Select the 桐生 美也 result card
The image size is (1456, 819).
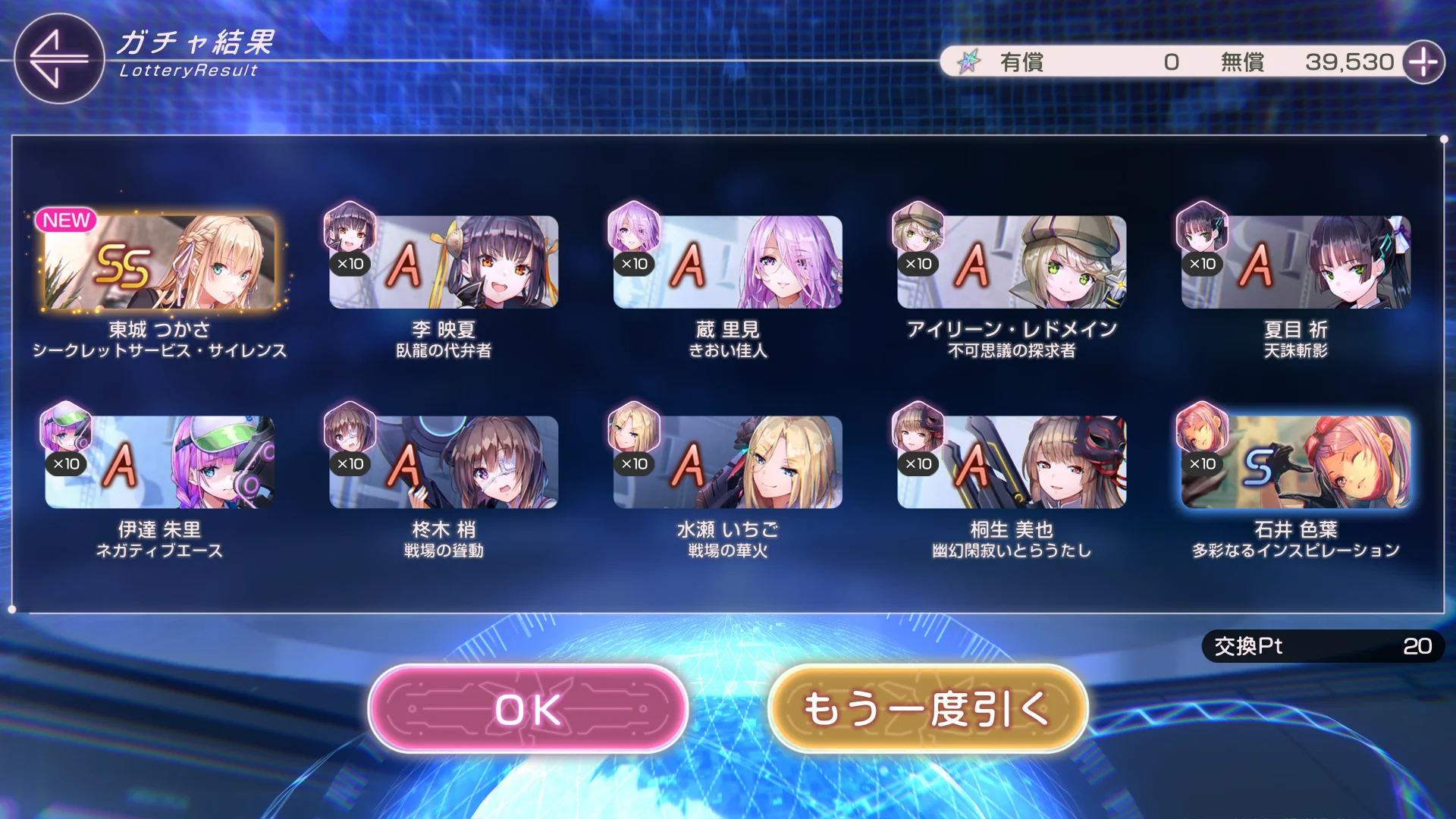tap(1011, 462)
